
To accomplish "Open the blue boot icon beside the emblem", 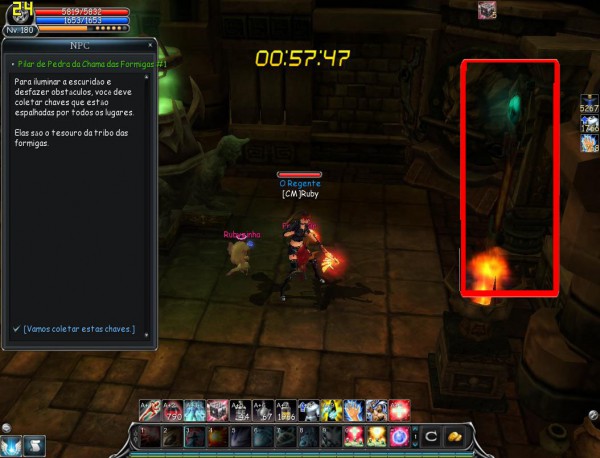I will click(34, 445).
